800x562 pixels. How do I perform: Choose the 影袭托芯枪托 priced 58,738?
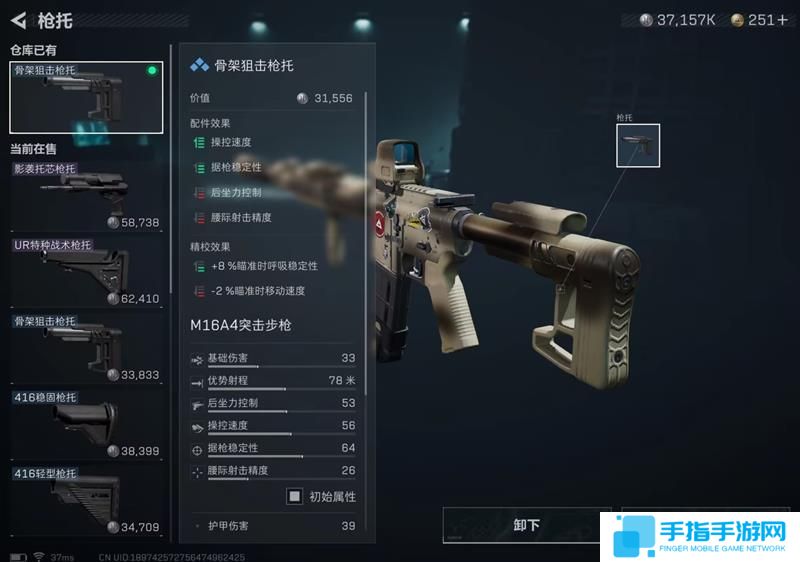[86, 195]
